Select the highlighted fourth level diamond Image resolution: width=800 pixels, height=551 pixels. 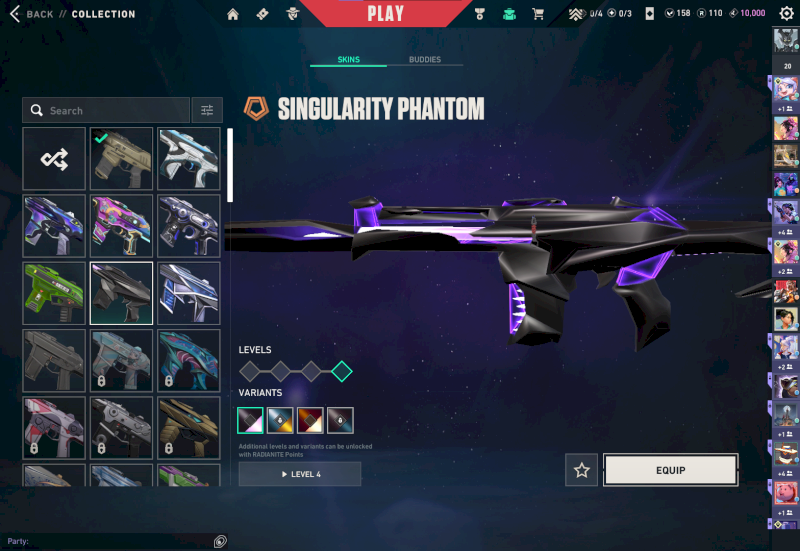(x=342, y=372)
